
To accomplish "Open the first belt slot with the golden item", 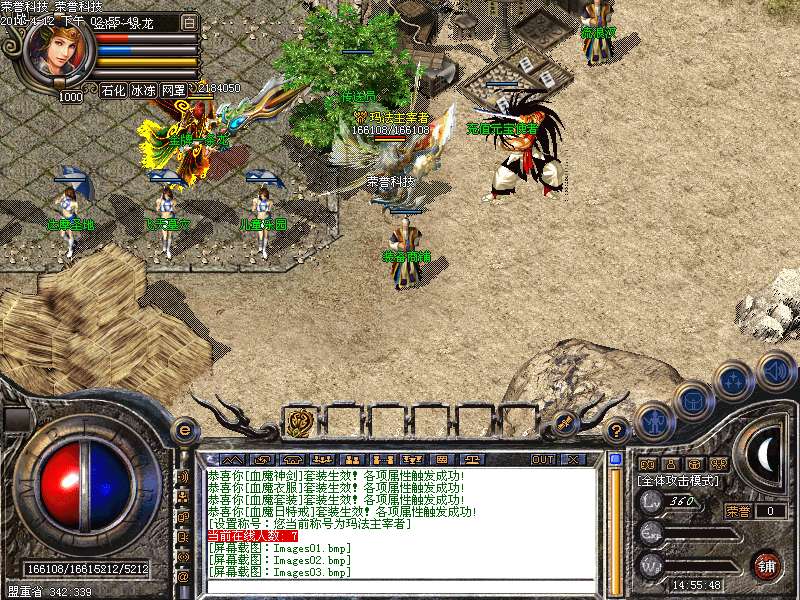I will tap(299, 422).
